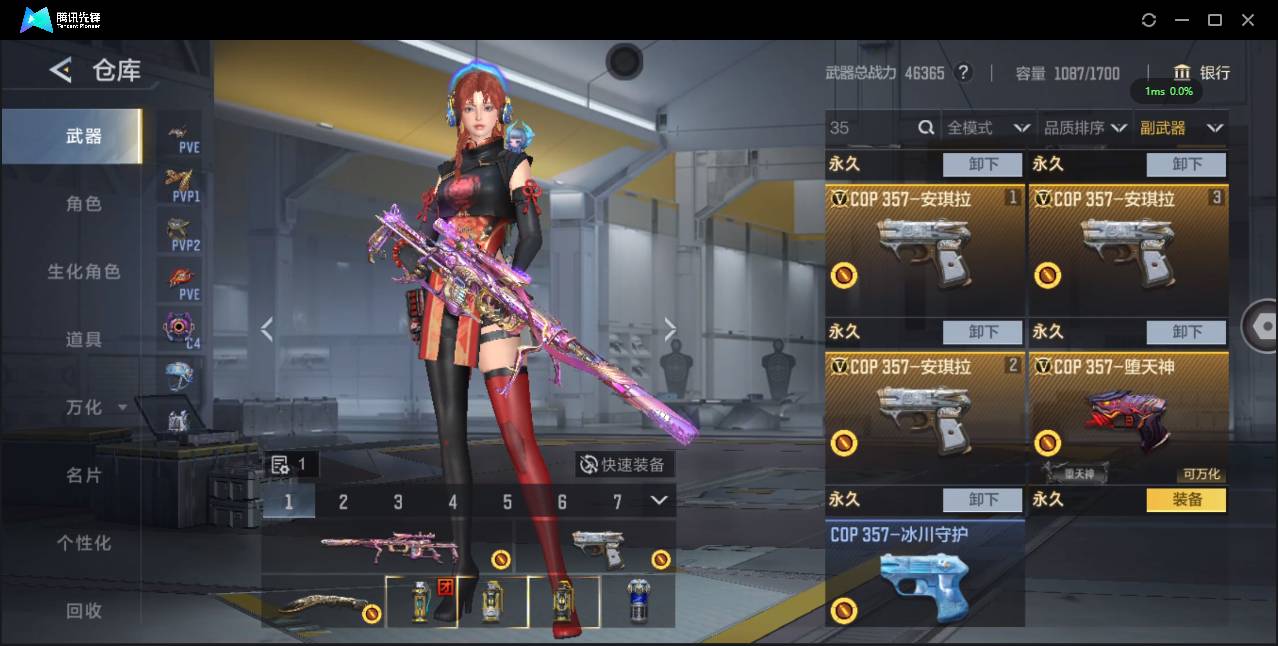Open the 品质排序 sort dropdown
1278x646 pixels.
1085,128
